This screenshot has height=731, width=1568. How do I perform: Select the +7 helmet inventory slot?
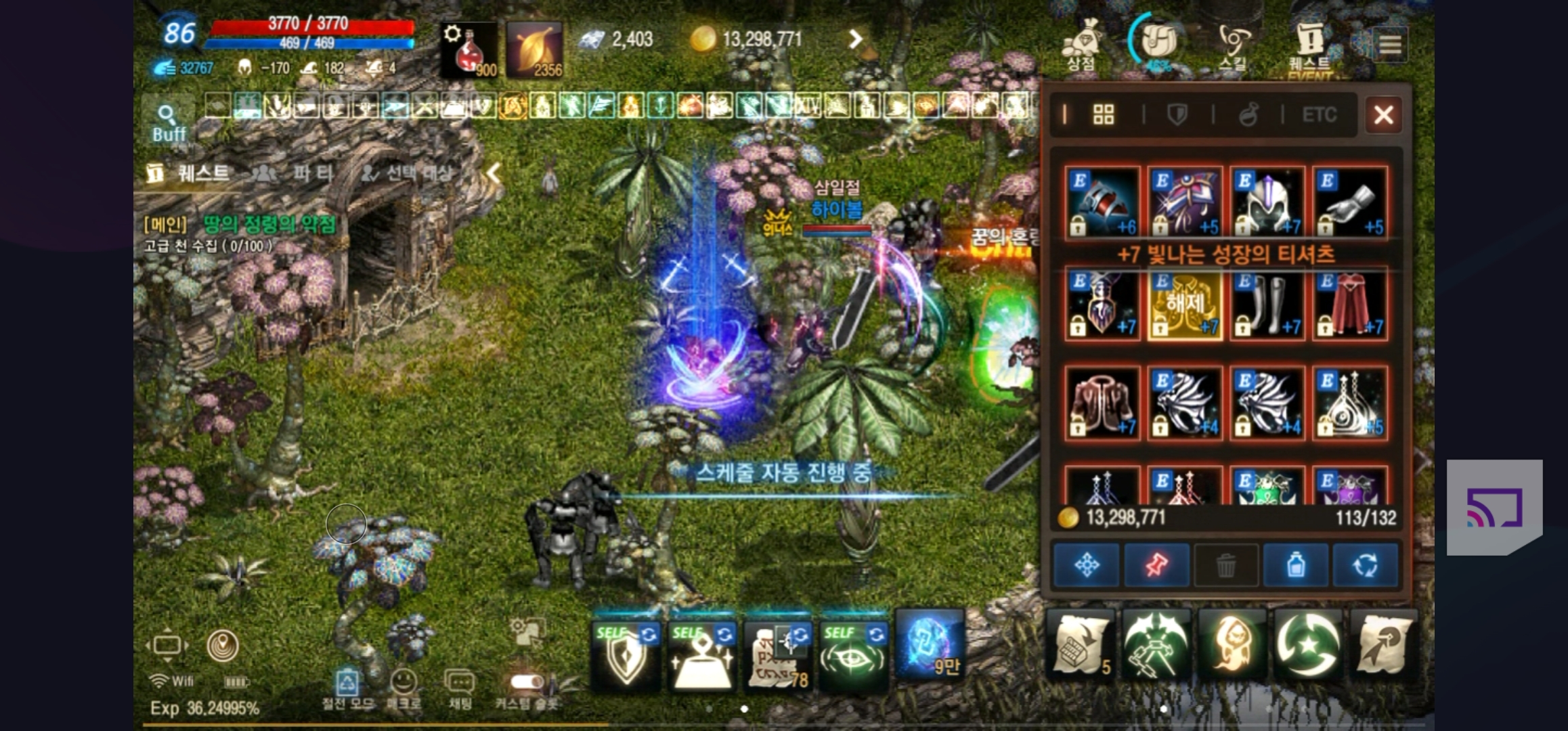(x=1267, y=202)
